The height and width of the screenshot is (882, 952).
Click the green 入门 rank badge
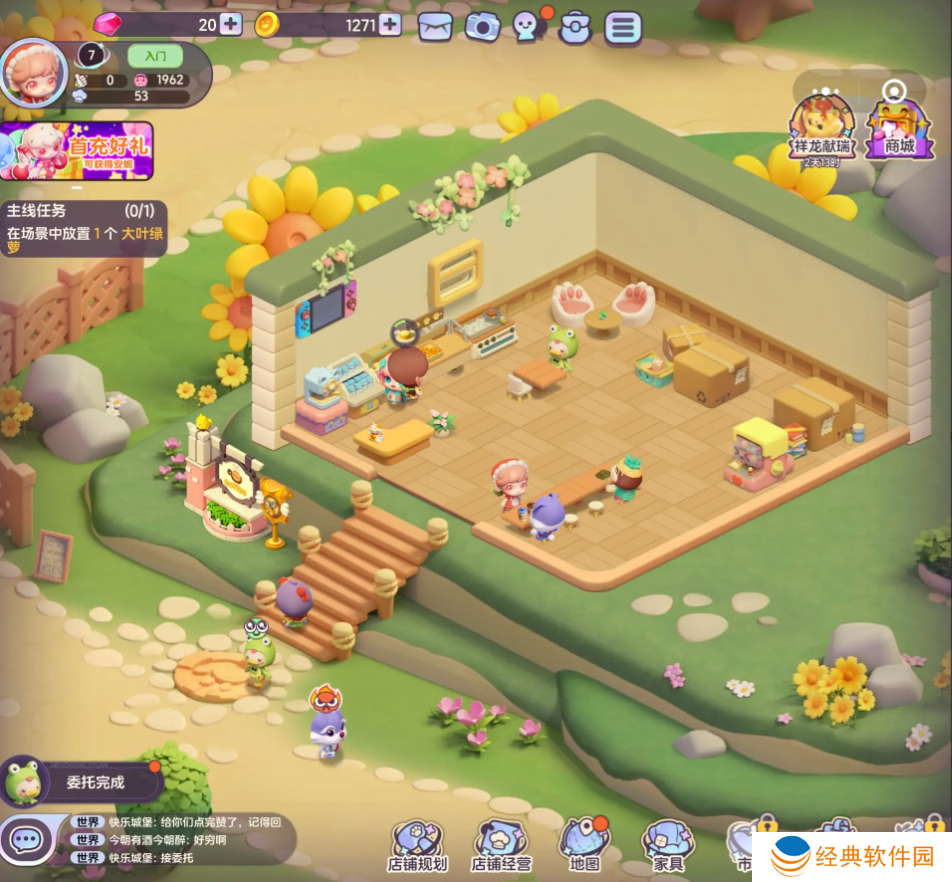[x=155, y=56]
